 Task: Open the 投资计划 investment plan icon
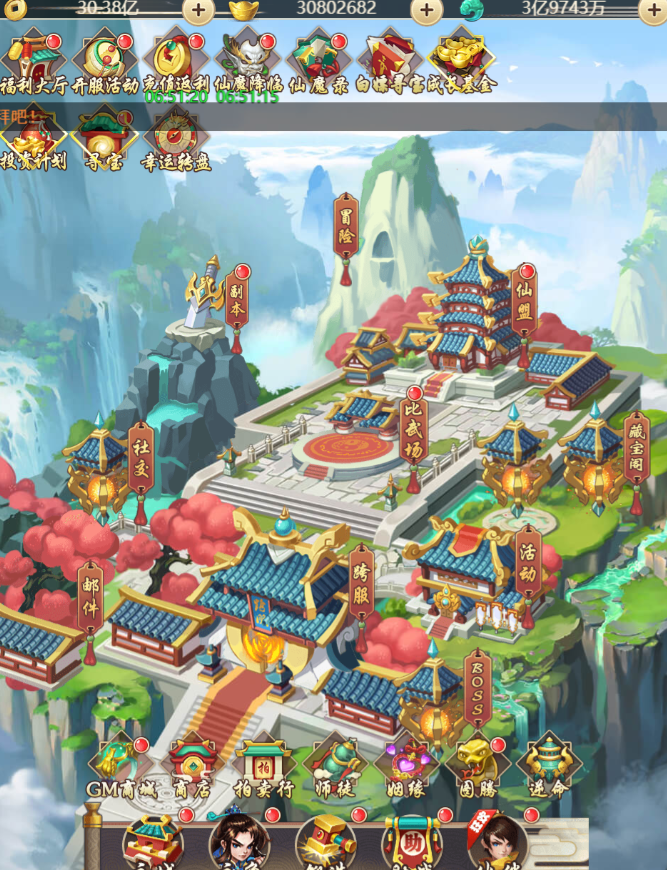tap(33, 139)
